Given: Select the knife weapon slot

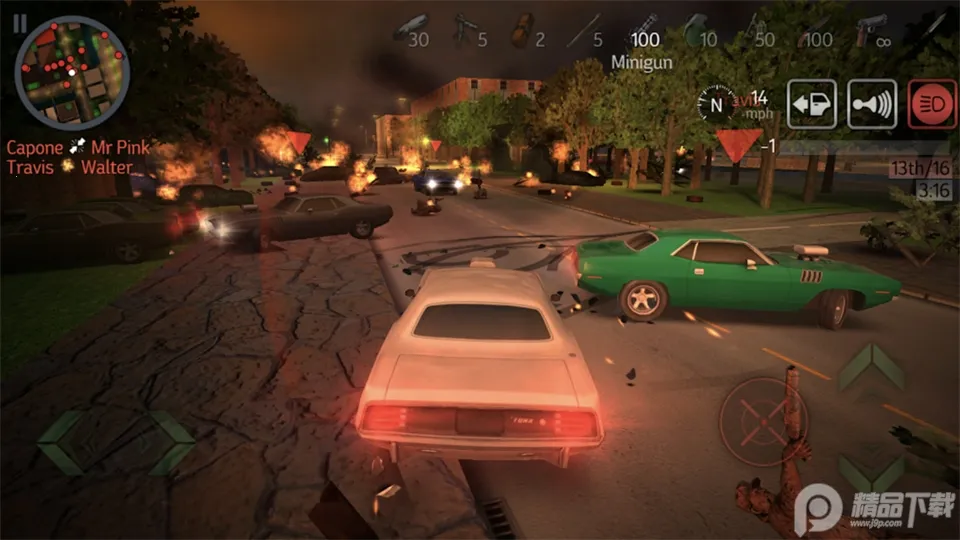Looking at the screenshot, I should (933, 24).
